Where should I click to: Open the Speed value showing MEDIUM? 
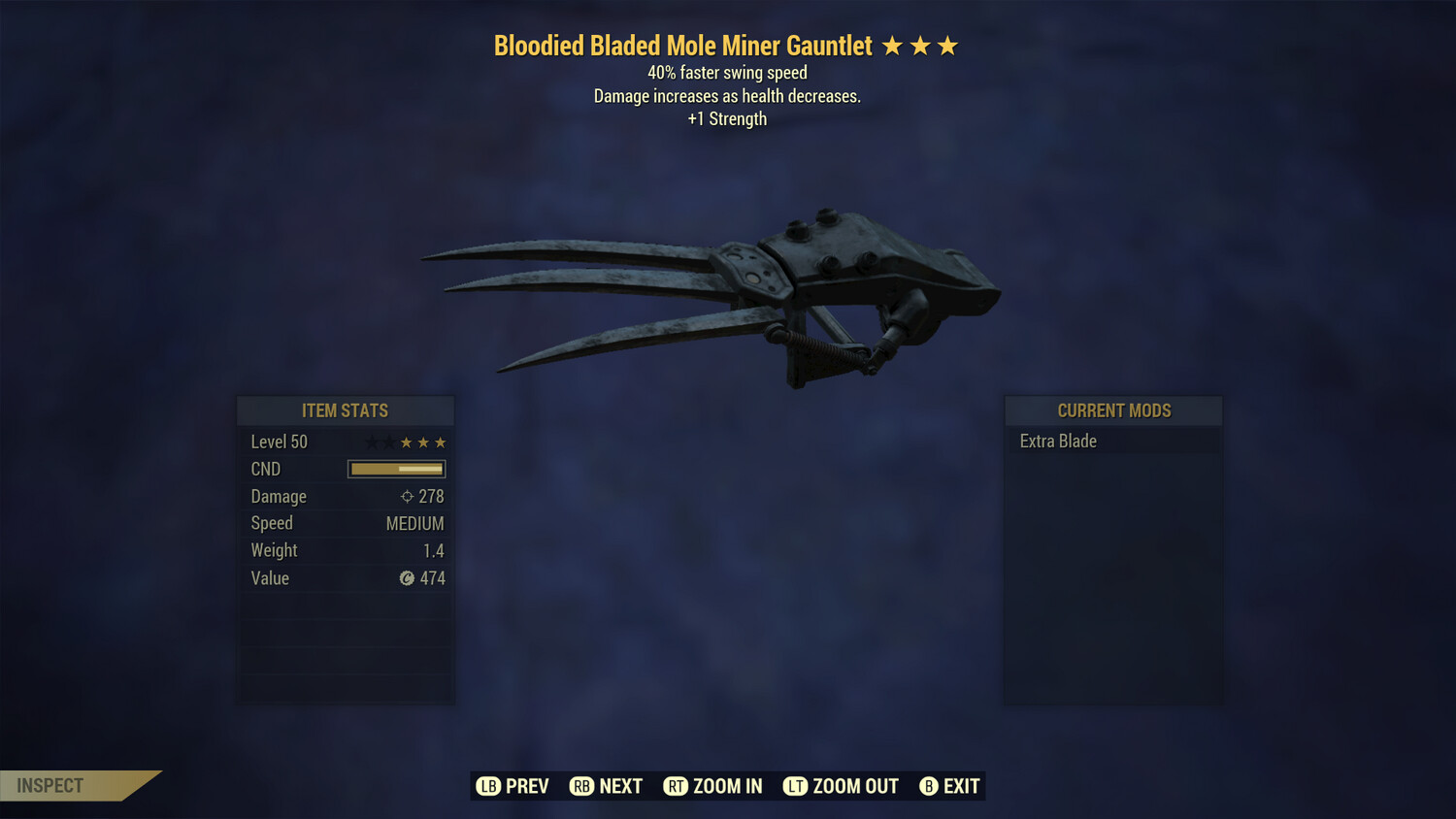[415, 523]
